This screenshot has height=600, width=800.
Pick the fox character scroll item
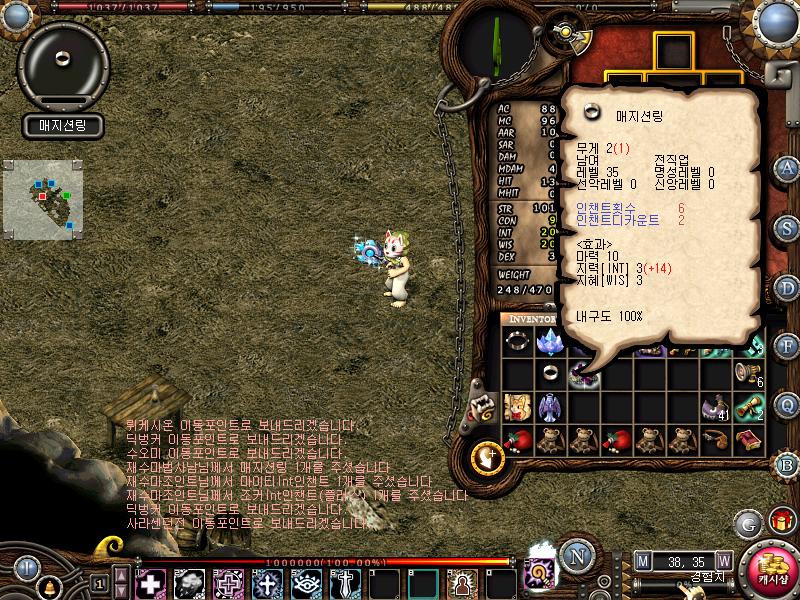point(517,406)
